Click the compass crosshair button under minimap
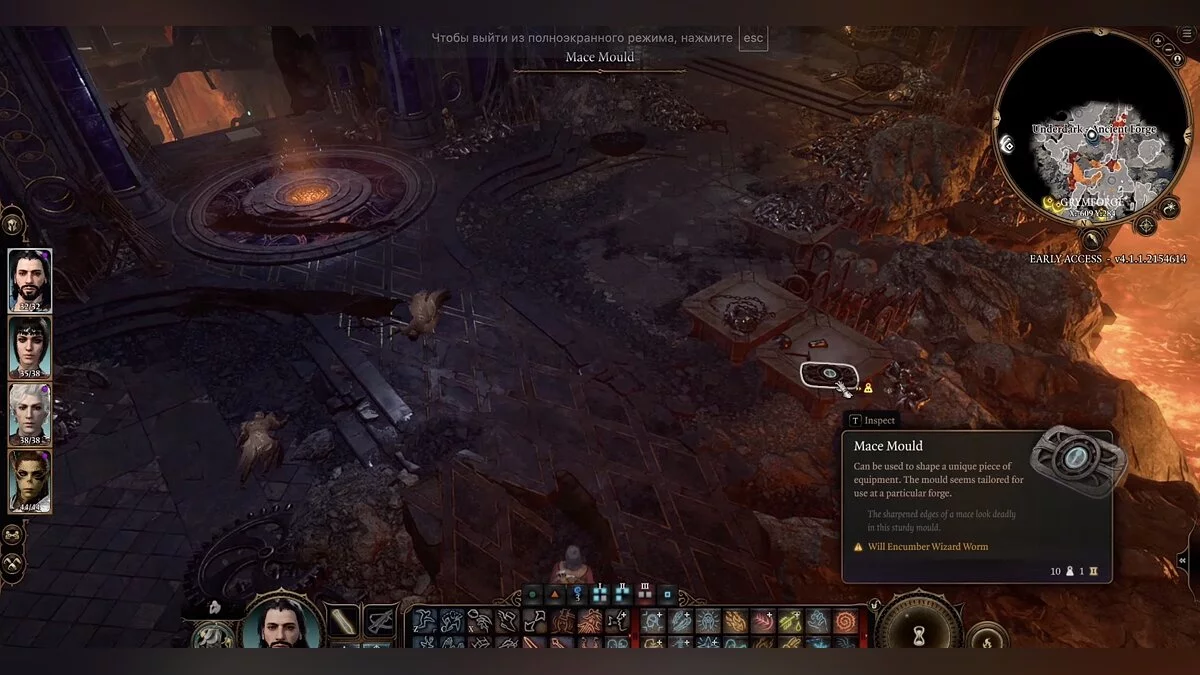The width and height of the screenshot is (1200, 675). [x=1146, y=226]
